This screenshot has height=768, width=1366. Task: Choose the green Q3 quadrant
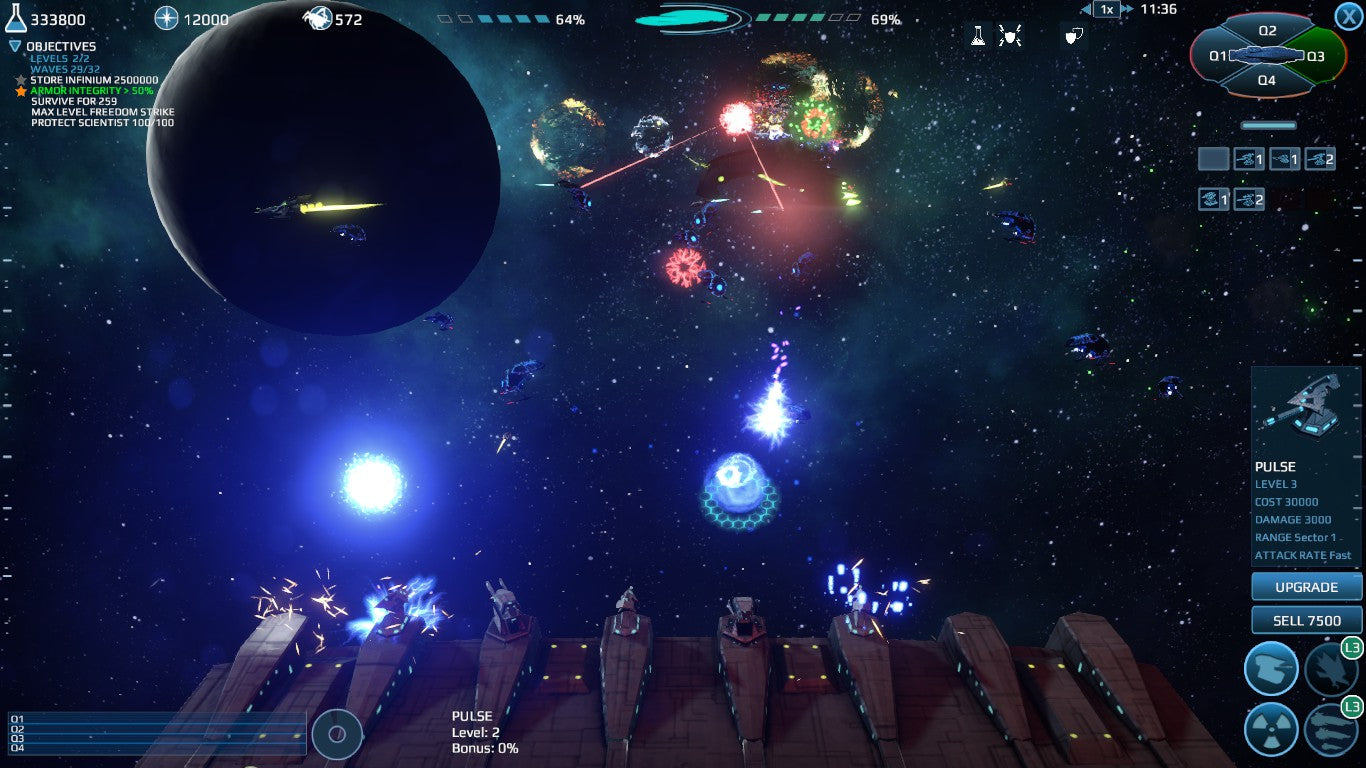[x=1316, y=56]
